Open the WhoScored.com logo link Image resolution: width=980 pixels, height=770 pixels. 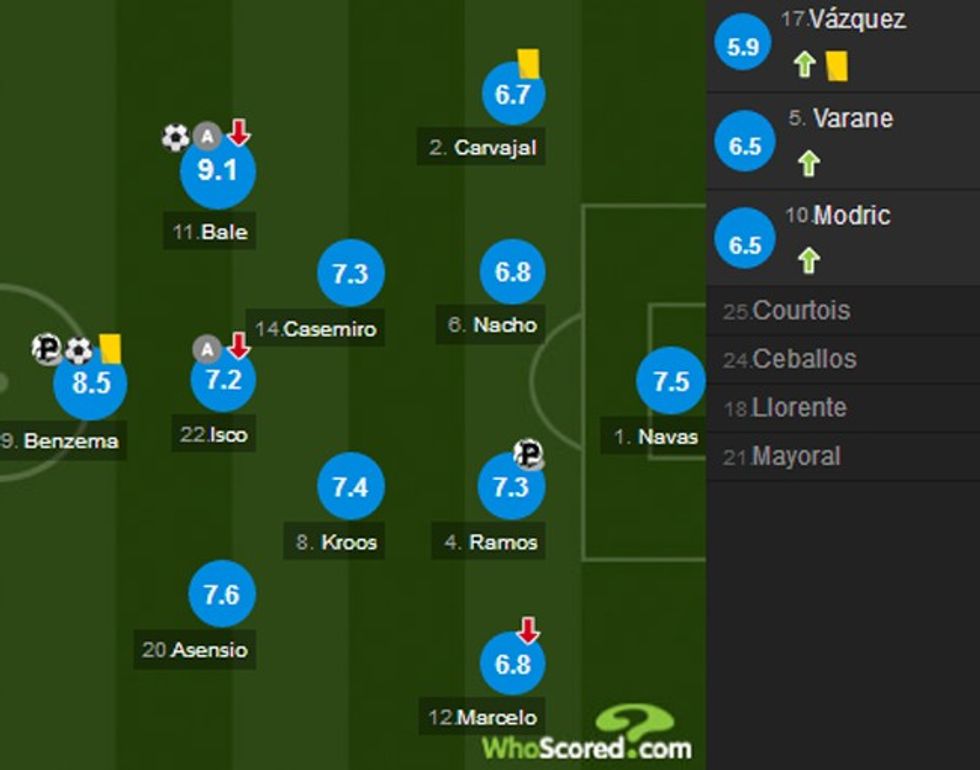click(x=588, y=737)
